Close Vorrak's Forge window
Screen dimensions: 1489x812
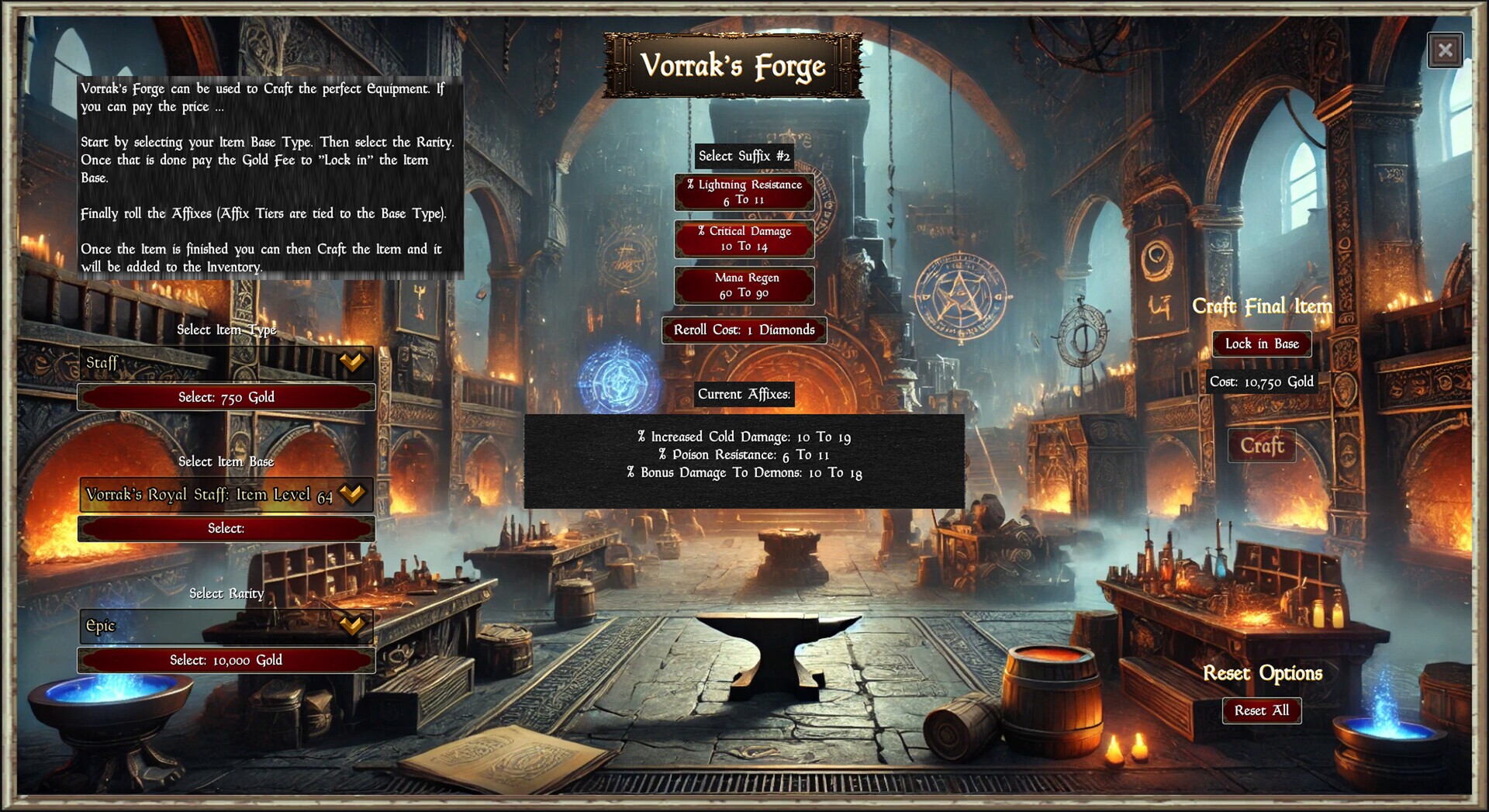[1445, 51]
